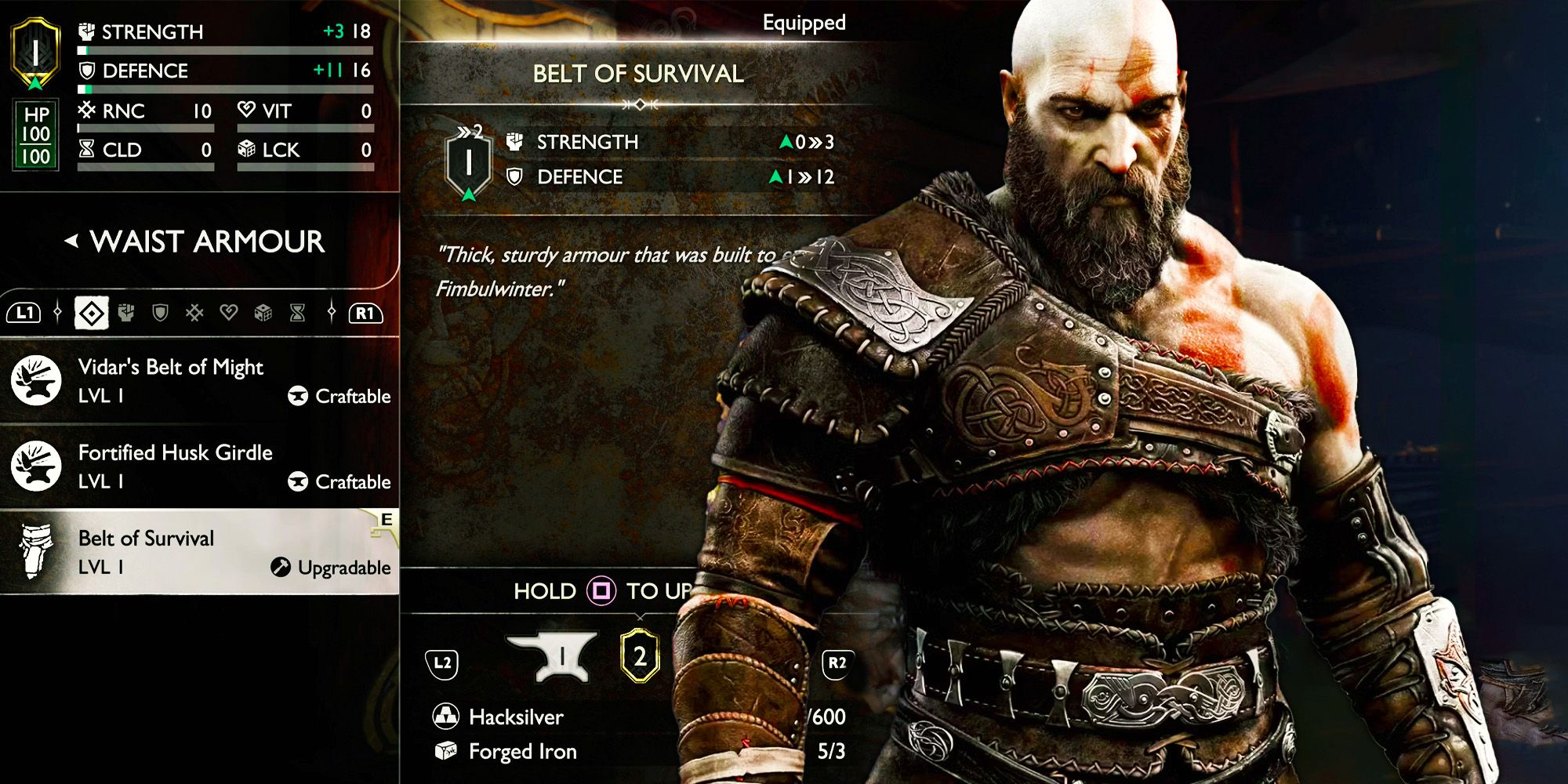This screenshot has width=1568, height=784.
Task: Select the Defence shield filter icon
Action: pos(160,314)
